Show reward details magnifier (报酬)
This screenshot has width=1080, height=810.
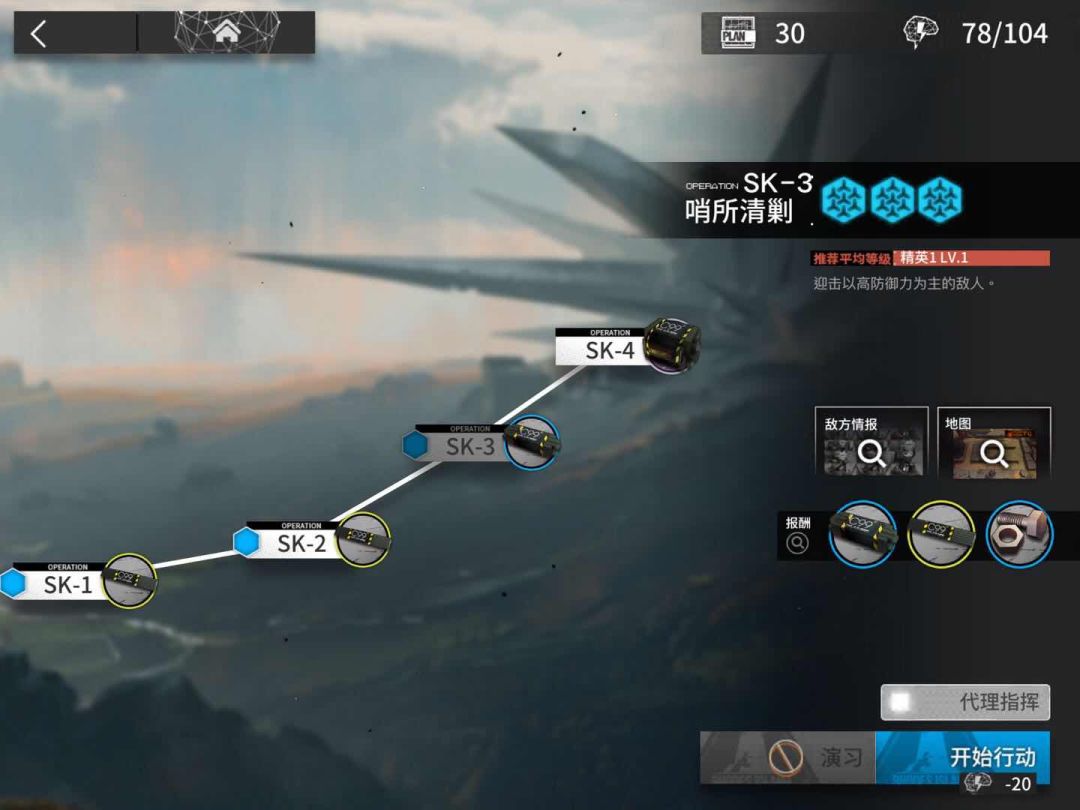tap(797, 543)
